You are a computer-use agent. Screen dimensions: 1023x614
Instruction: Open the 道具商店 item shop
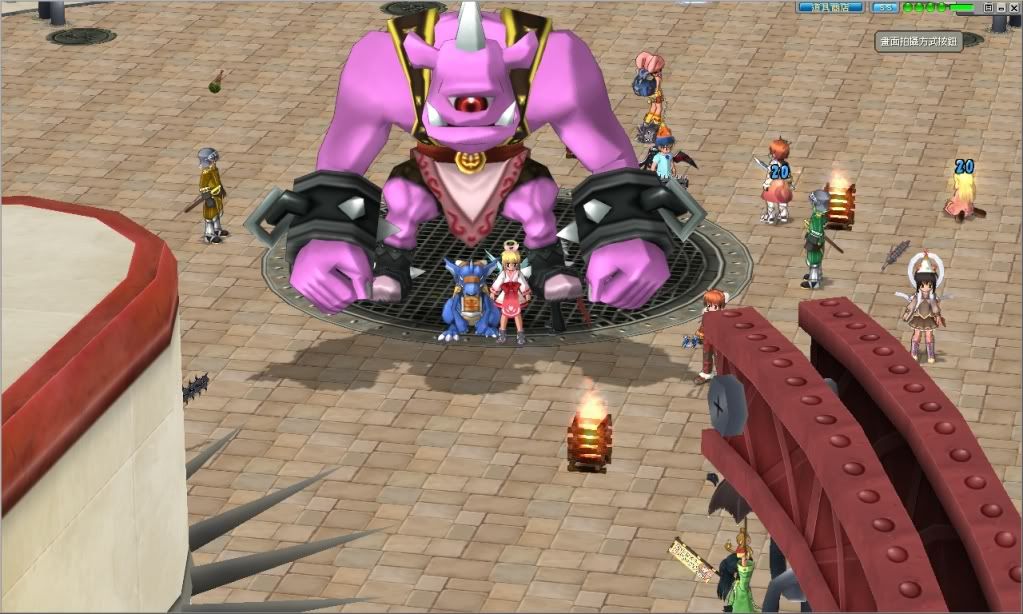point(829,7)
